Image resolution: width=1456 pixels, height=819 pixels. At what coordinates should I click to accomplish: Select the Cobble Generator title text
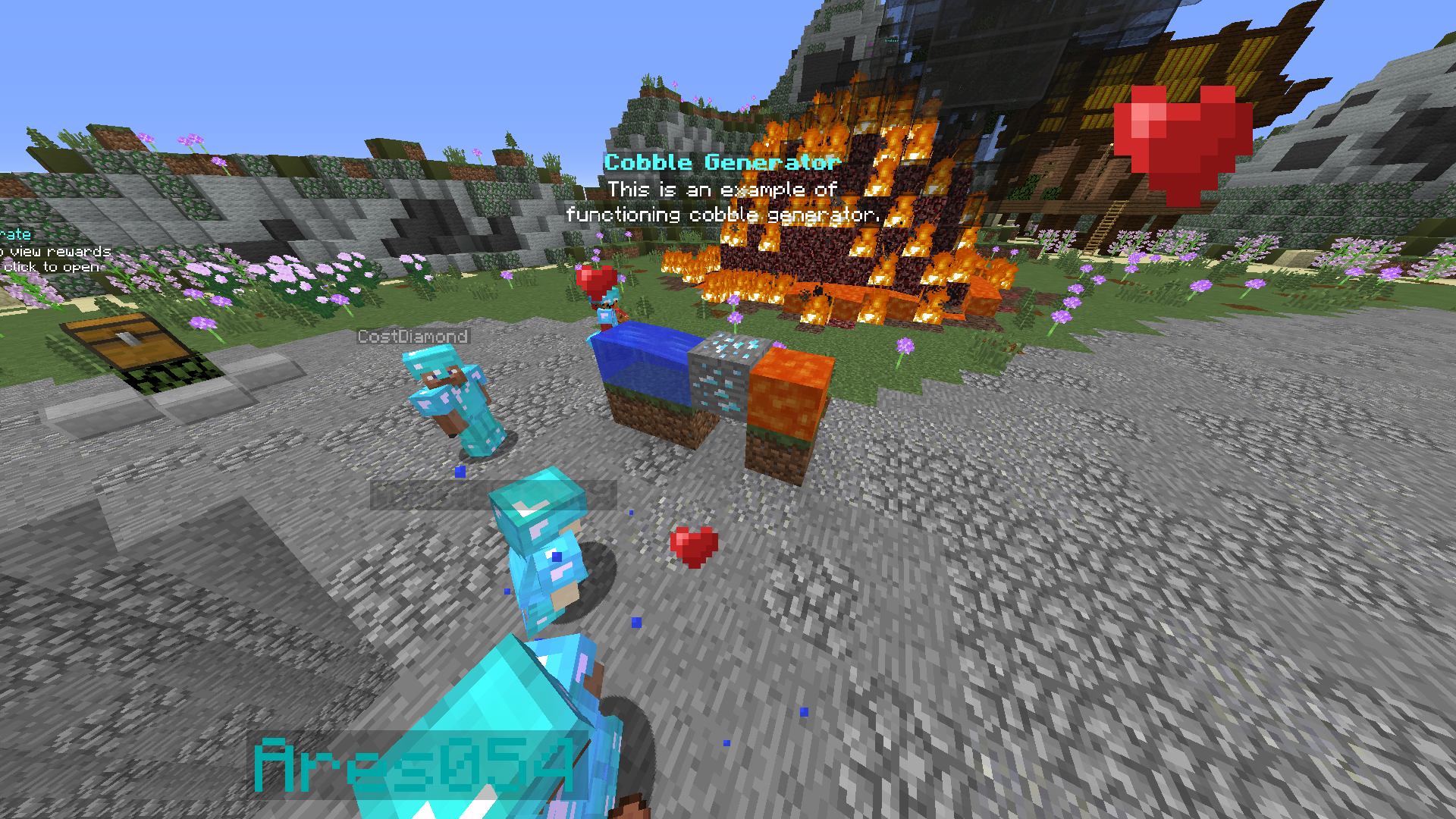722,162
